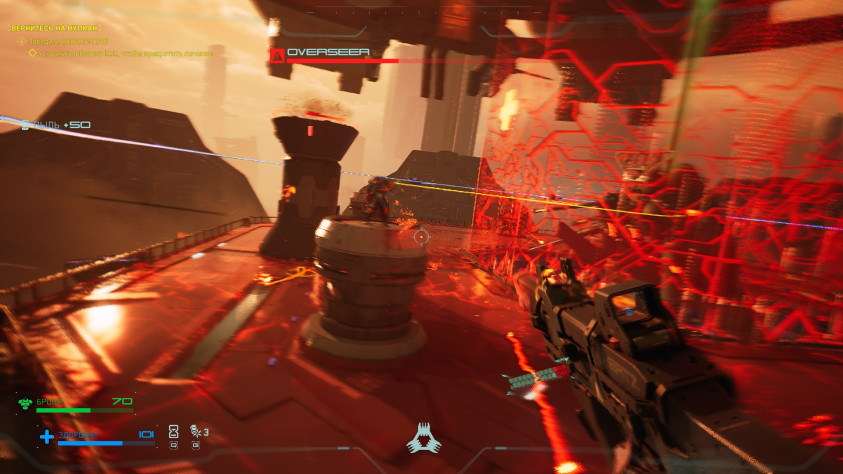Click the Overseer boss warning triangle icon
This screenshot has height=474, width=843.
click(277, 53)
